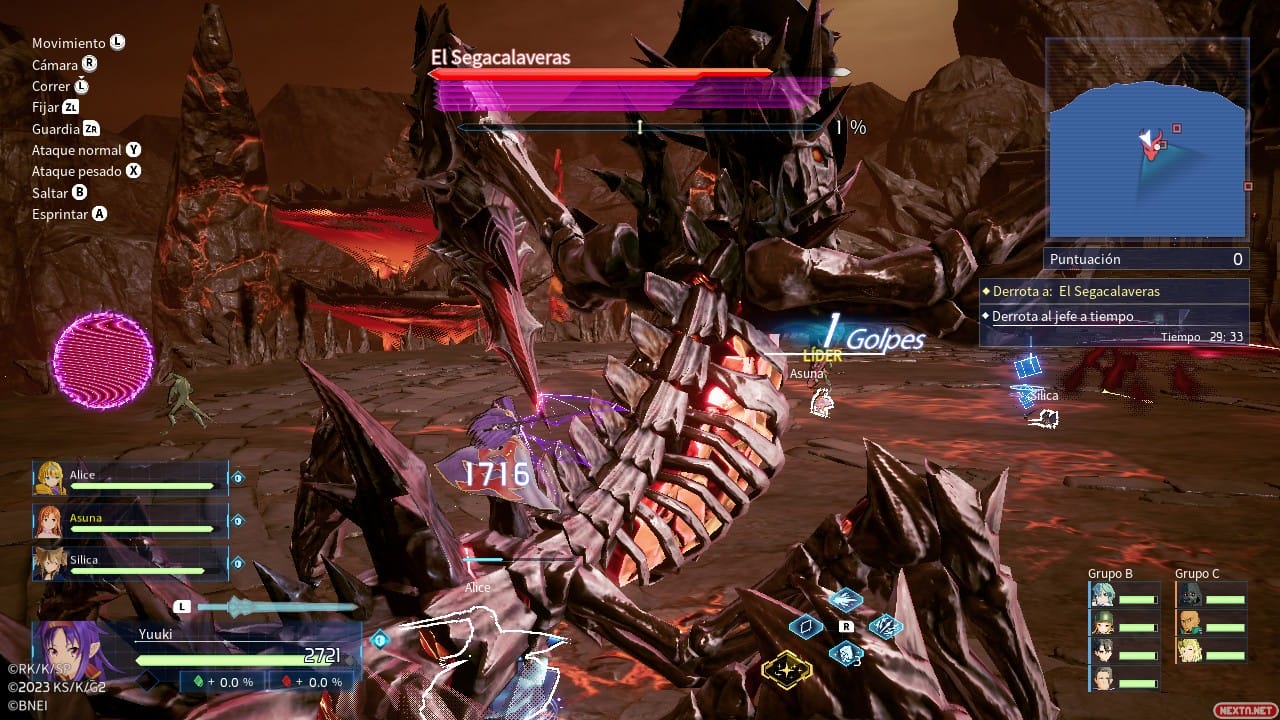This screenshot has width=1280, height=720.
Task: Select the diamond marker beside Derrota al jefe
Action: (985, 315)
